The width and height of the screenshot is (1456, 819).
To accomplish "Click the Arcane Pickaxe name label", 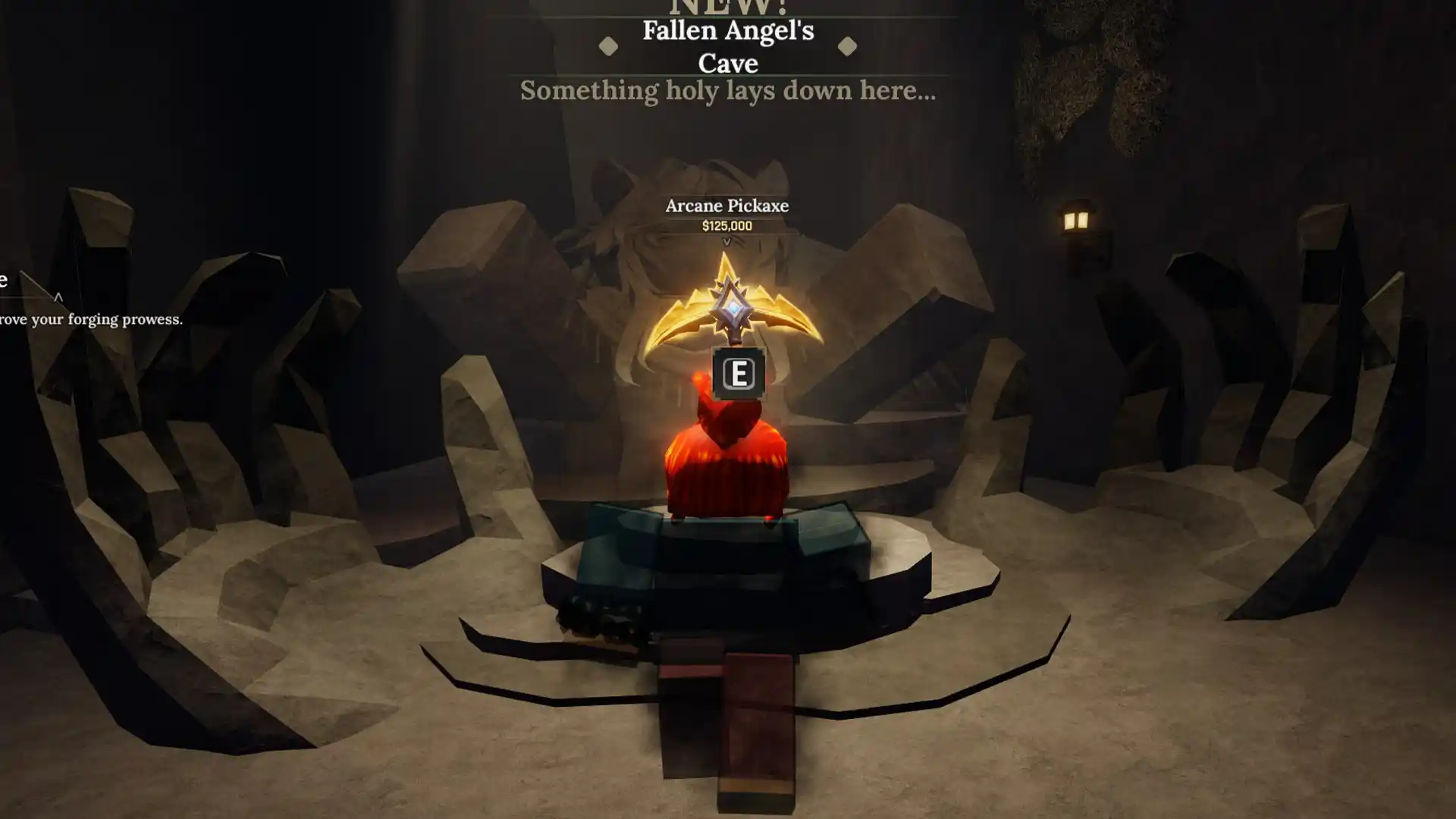I will (726, 206).
